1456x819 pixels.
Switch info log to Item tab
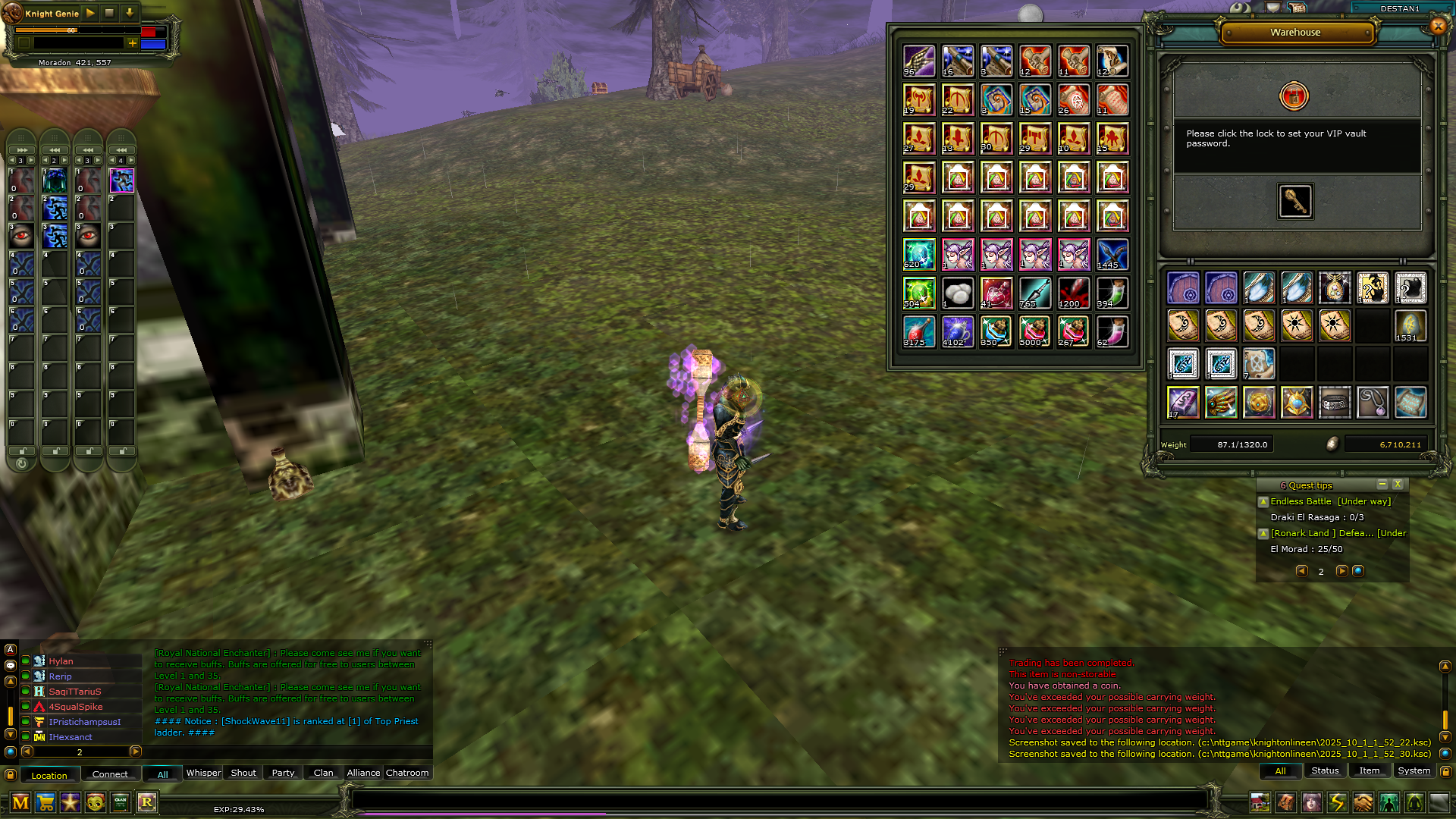pos(1369,770)
